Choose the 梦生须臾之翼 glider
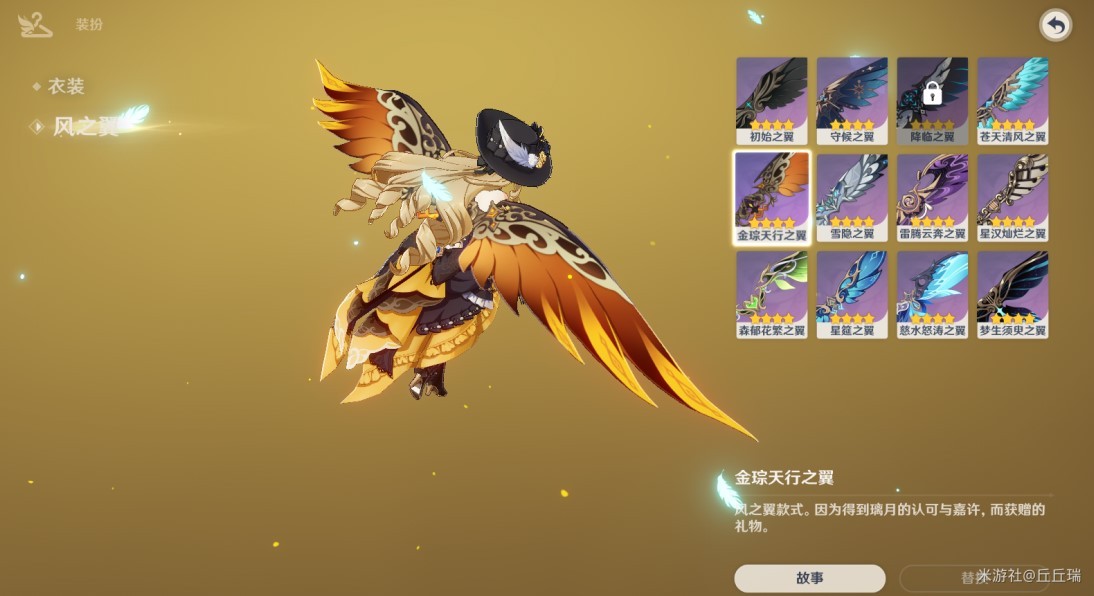This screenshot has height=596, width=1094. (x=1012, y=294)
